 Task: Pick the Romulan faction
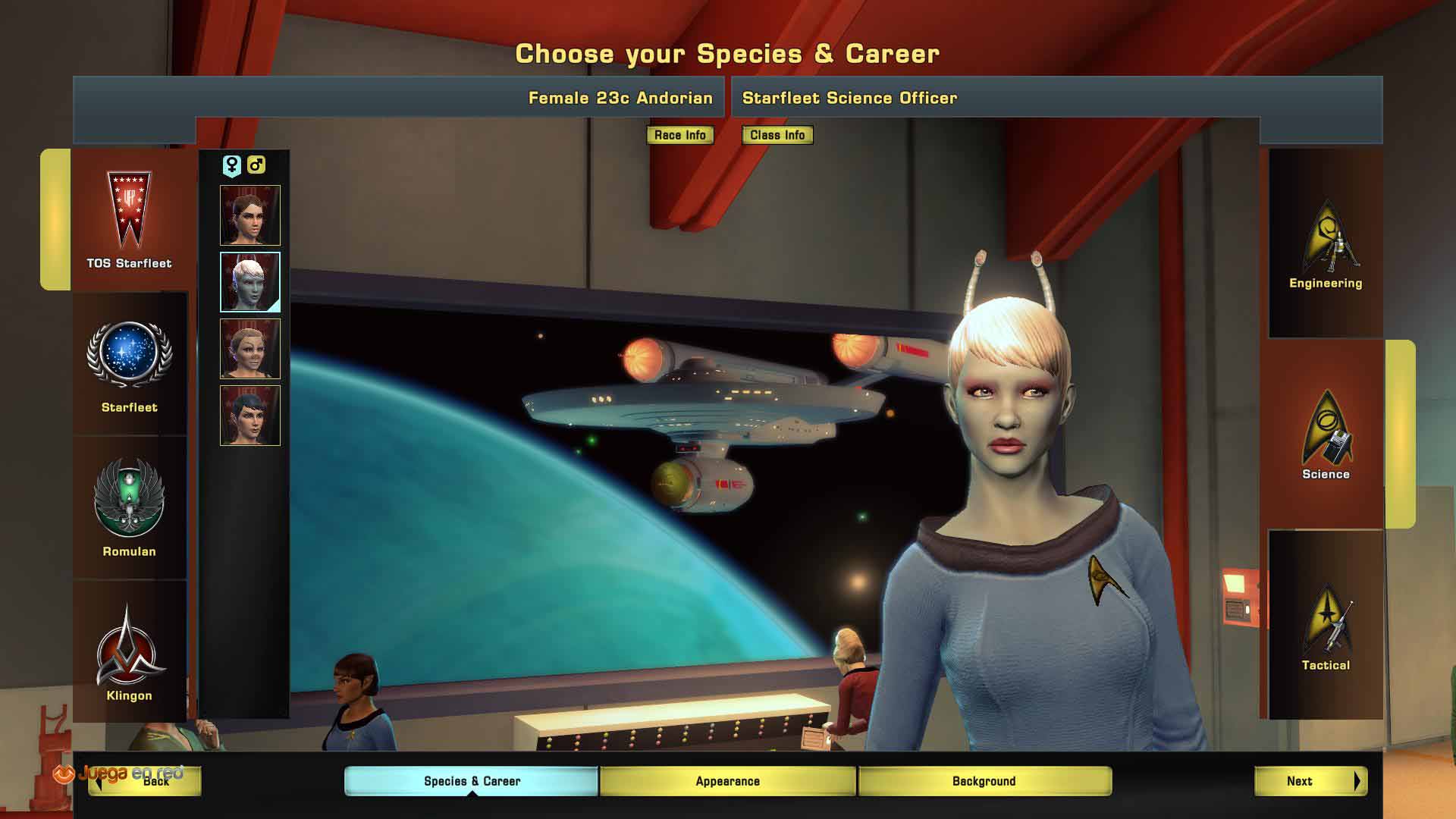[x=129, y=508]
